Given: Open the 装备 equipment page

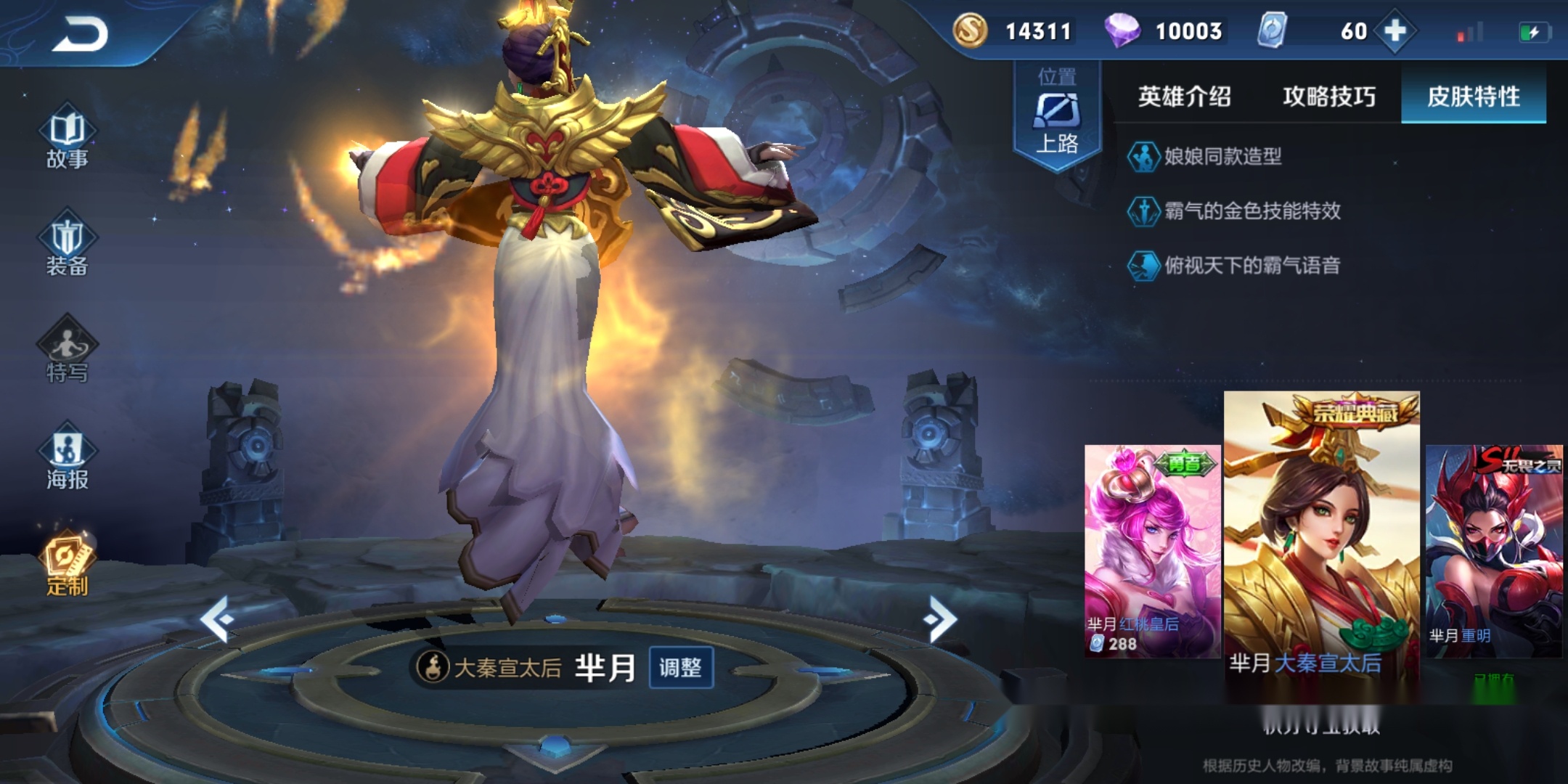Looking at the screenshot, I should point(68,247).
